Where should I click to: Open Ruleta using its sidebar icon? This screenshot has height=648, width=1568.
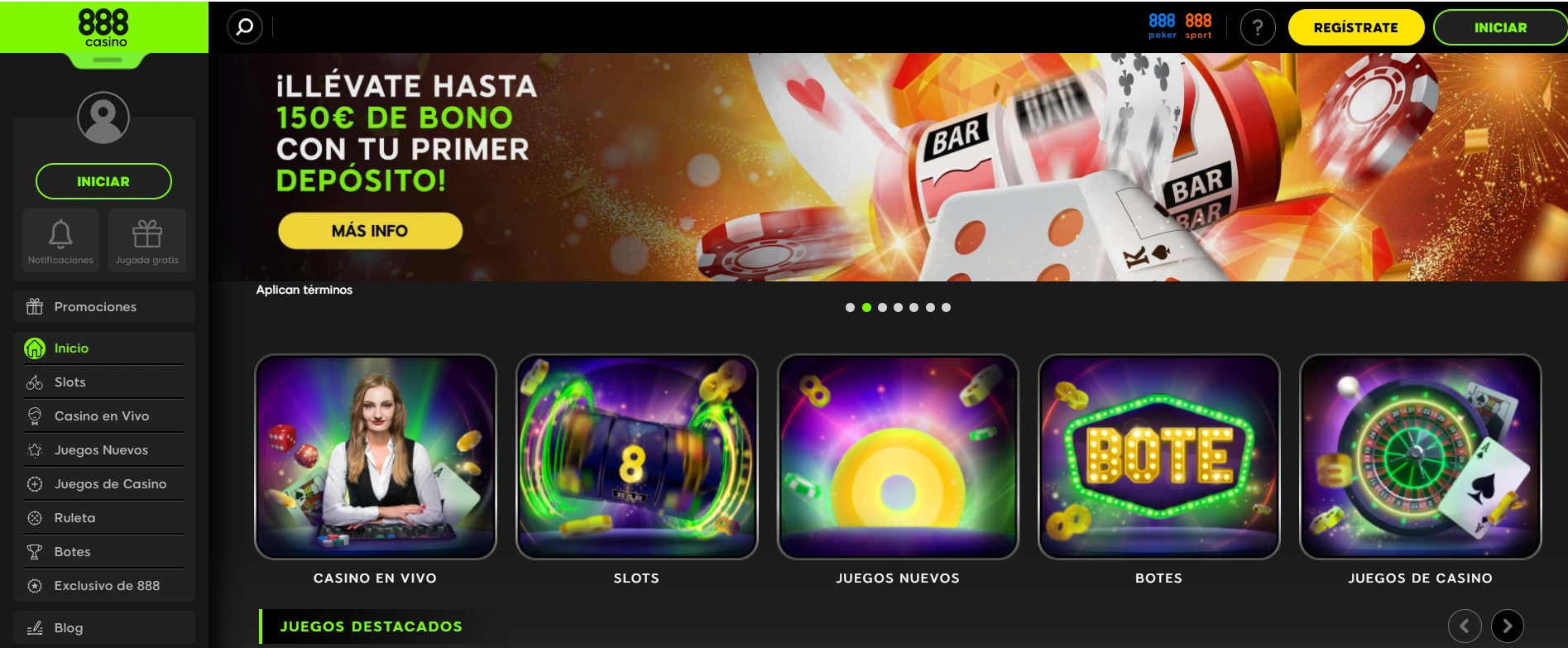click(x=33, y=517)
